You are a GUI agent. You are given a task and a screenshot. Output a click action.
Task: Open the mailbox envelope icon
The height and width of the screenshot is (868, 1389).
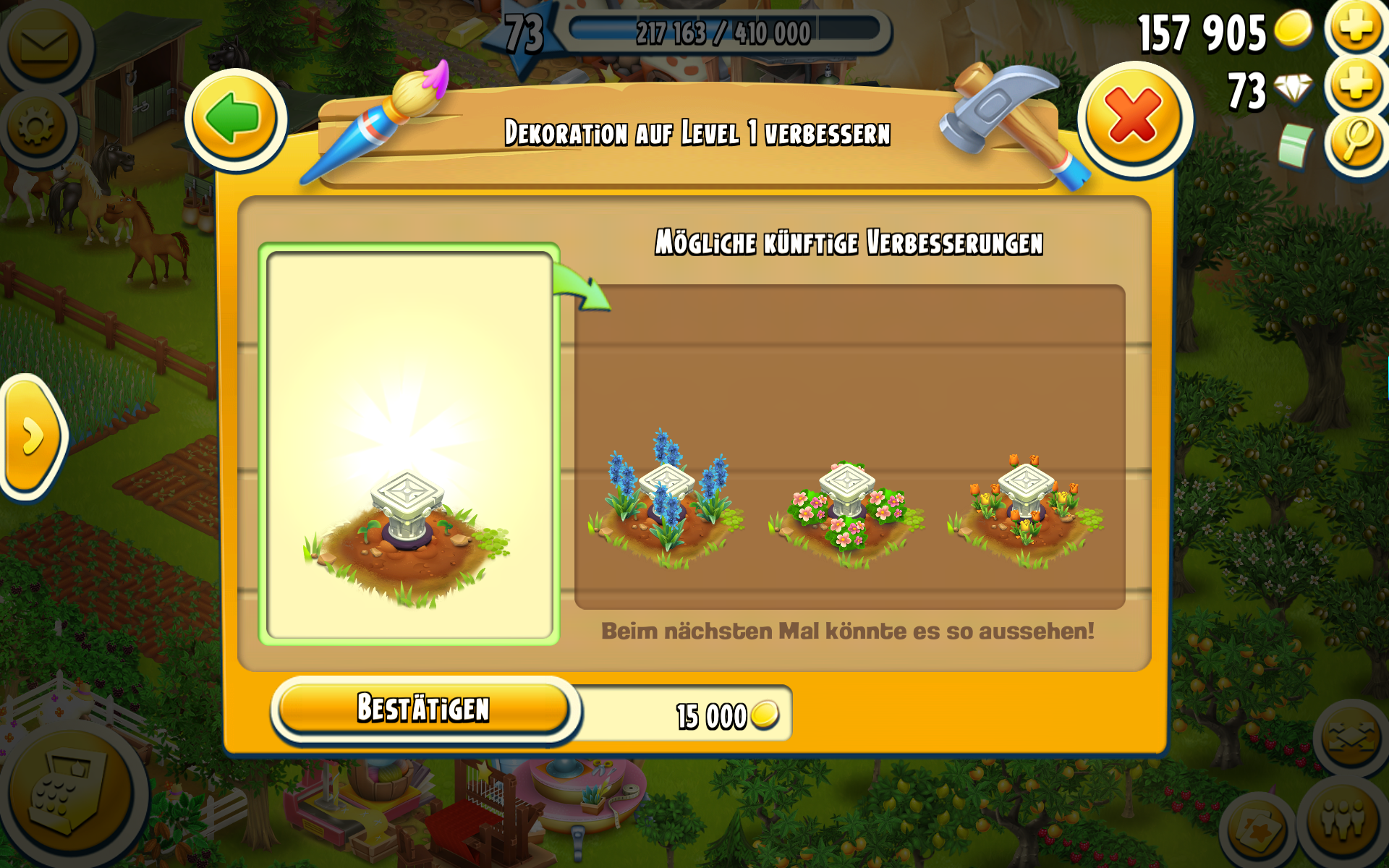pyautogui.click(x=43, y=45)
